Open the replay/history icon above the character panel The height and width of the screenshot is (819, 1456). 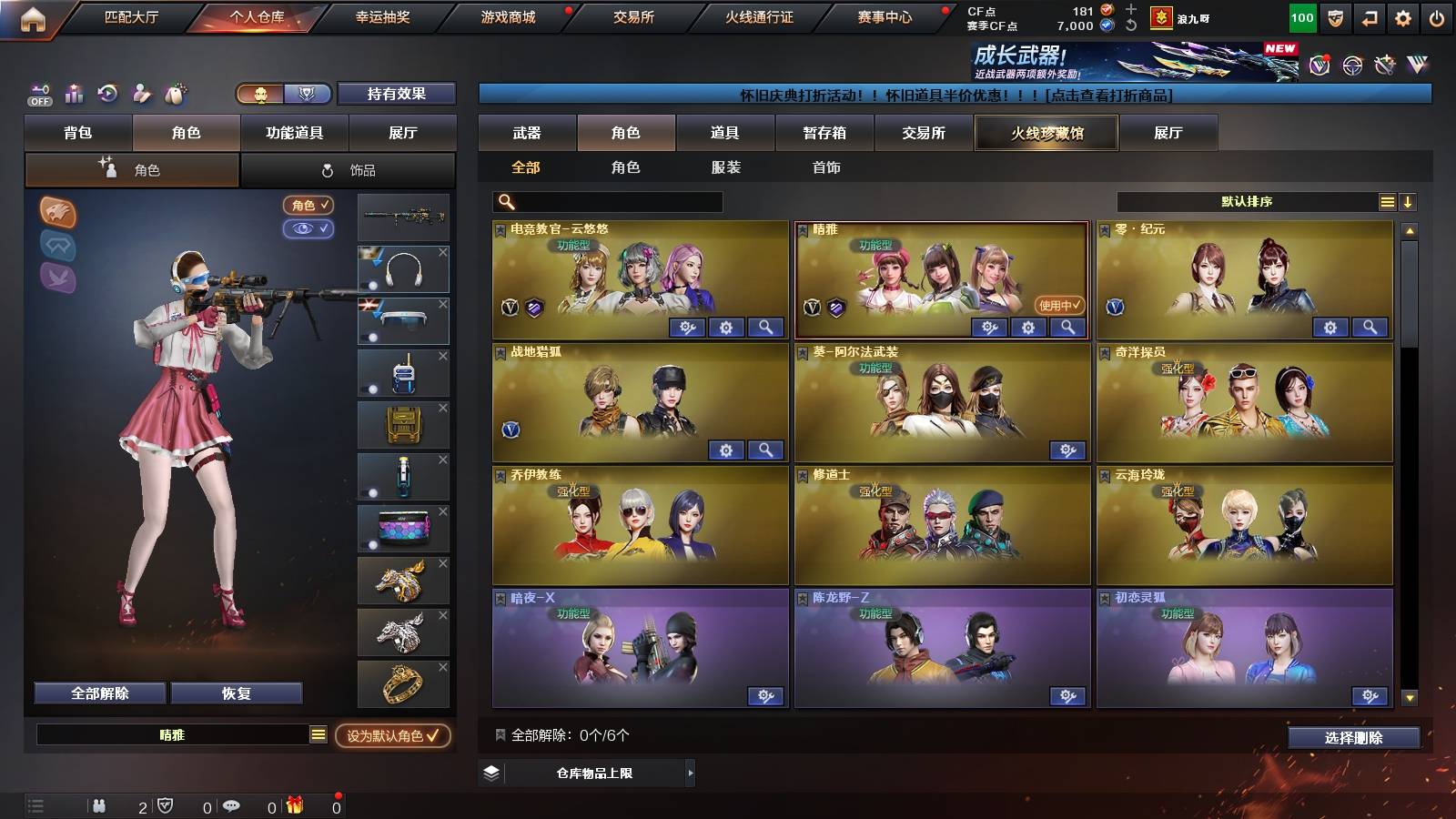coord(106,94)
